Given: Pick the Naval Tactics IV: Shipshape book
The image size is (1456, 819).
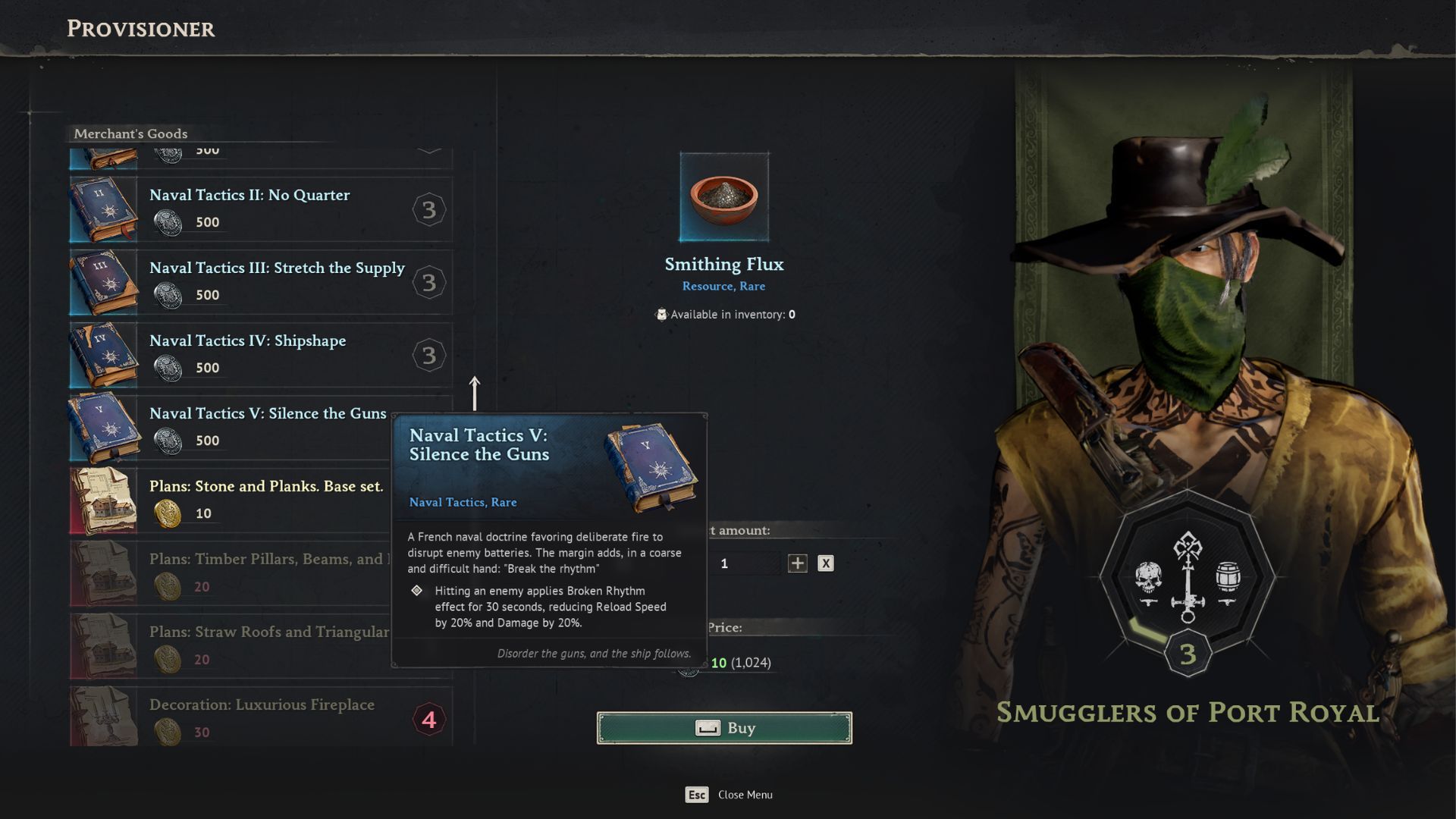Looking at the screenshot, I should pos(260,355).
